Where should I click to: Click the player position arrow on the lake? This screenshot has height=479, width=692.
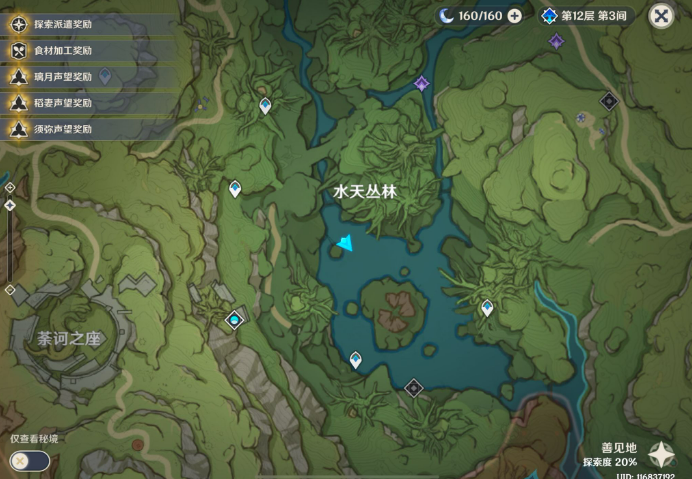(345, 244)
